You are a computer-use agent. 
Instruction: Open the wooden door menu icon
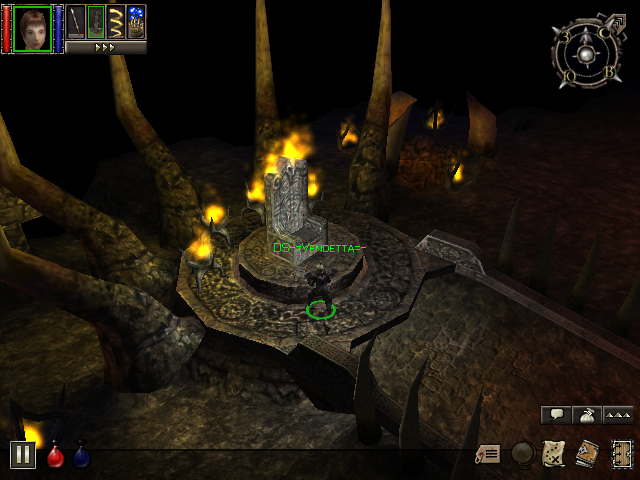tap(621, 454)
